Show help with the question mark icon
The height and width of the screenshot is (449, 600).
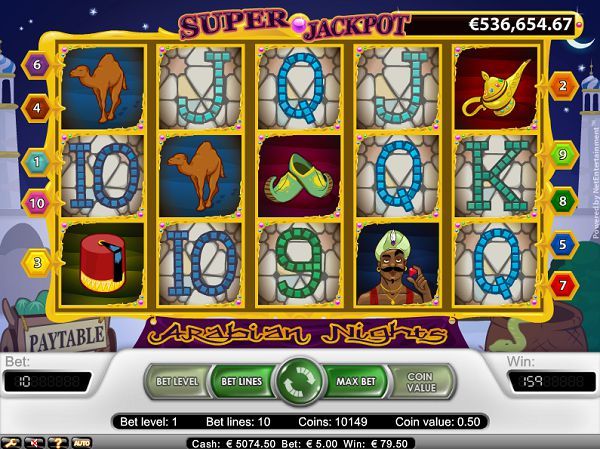pos(56,441)
